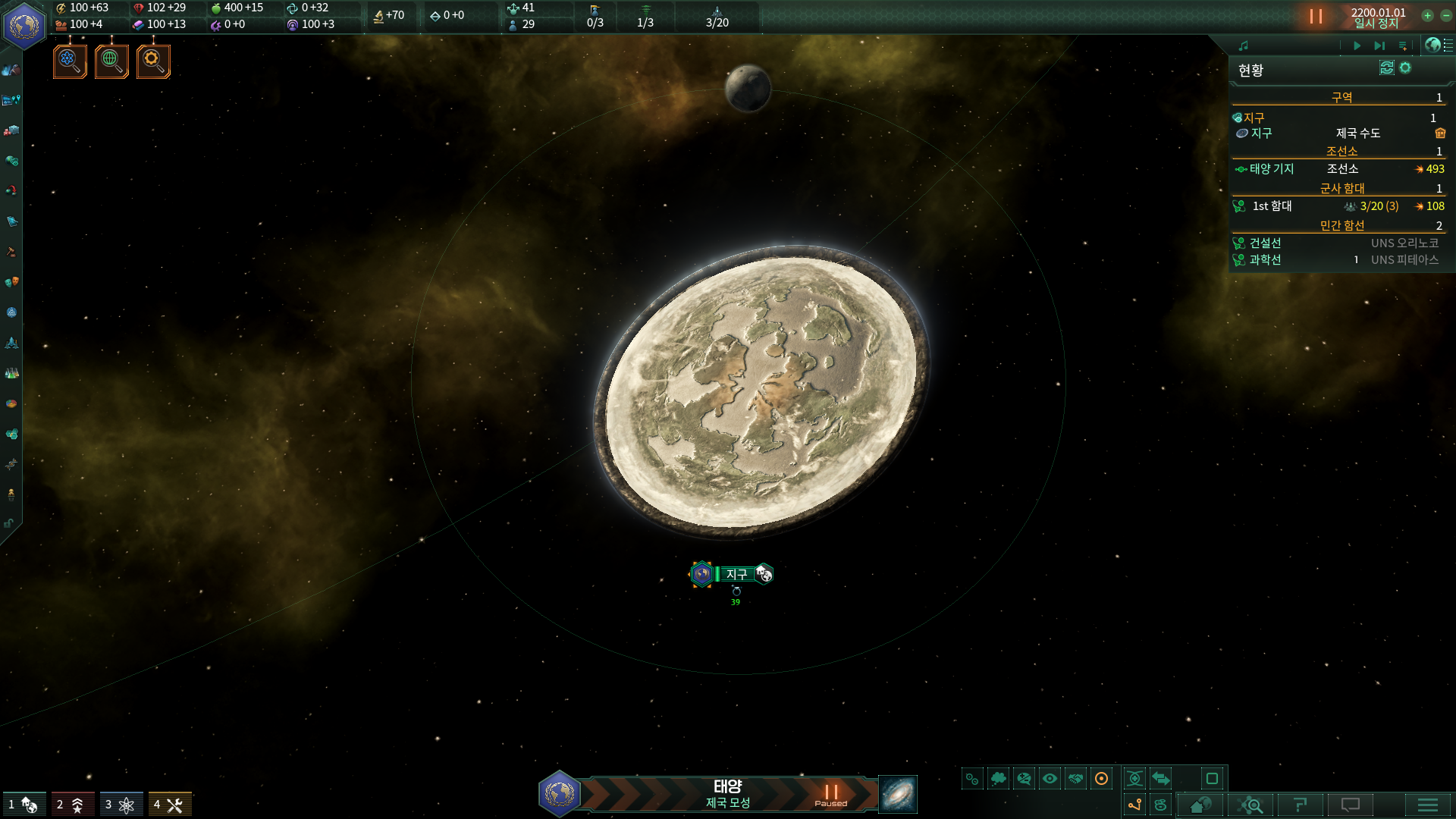This screenshot has height=819, width=1456.
Task: Open the main menu hamburger button
Action: click(1427, 805)
